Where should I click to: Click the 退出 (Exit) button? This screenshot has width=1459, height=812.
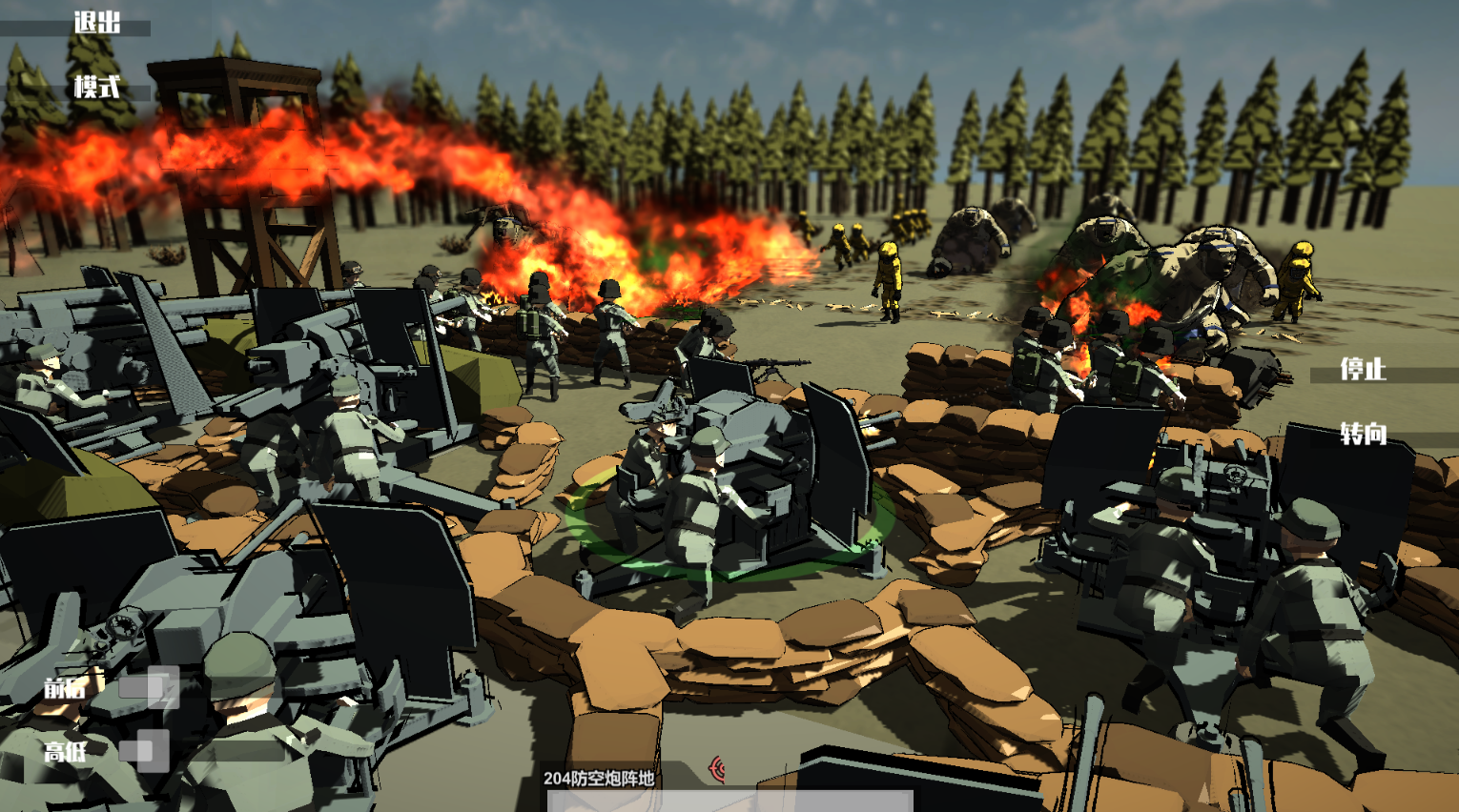[x=96, y=23]
